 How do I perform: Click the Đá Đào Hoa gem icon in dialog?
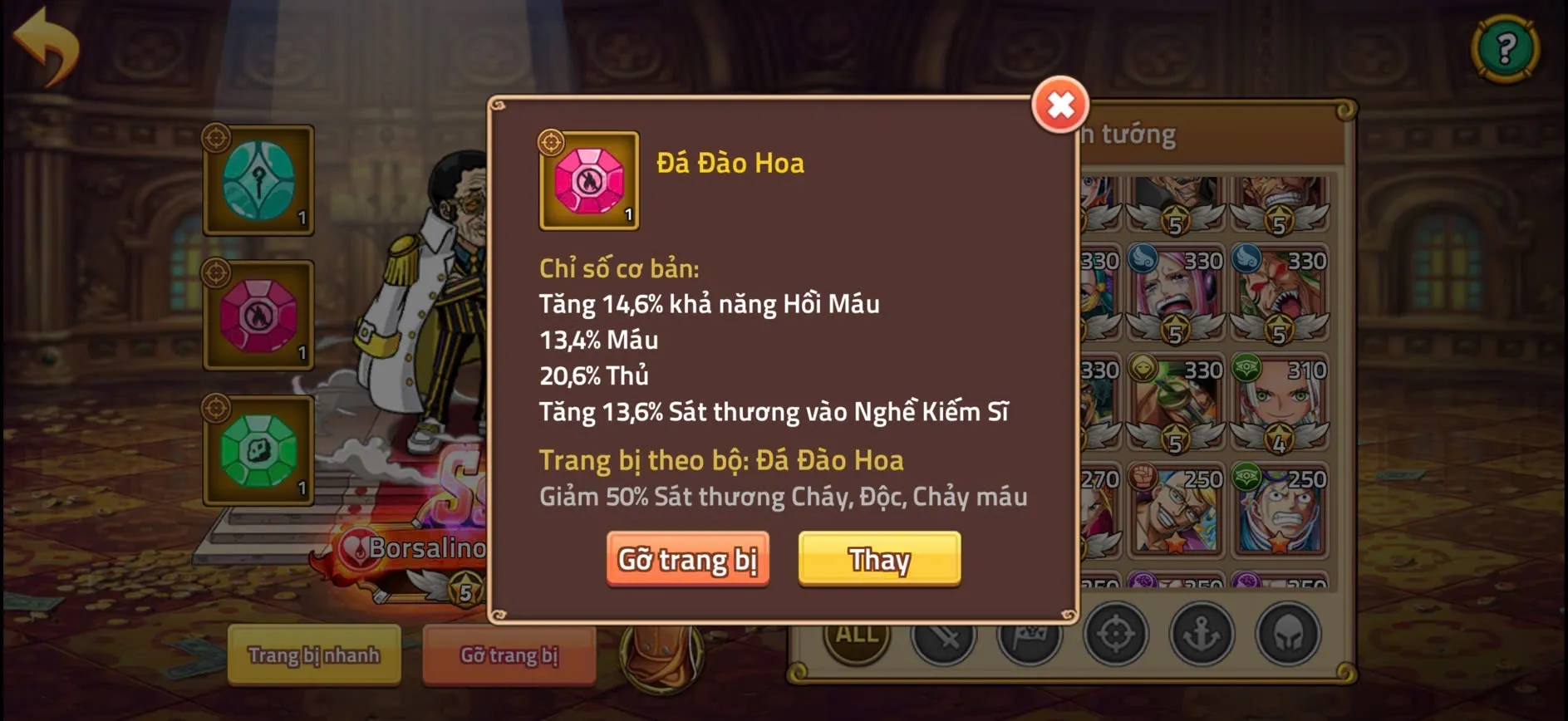click(588, 181)
